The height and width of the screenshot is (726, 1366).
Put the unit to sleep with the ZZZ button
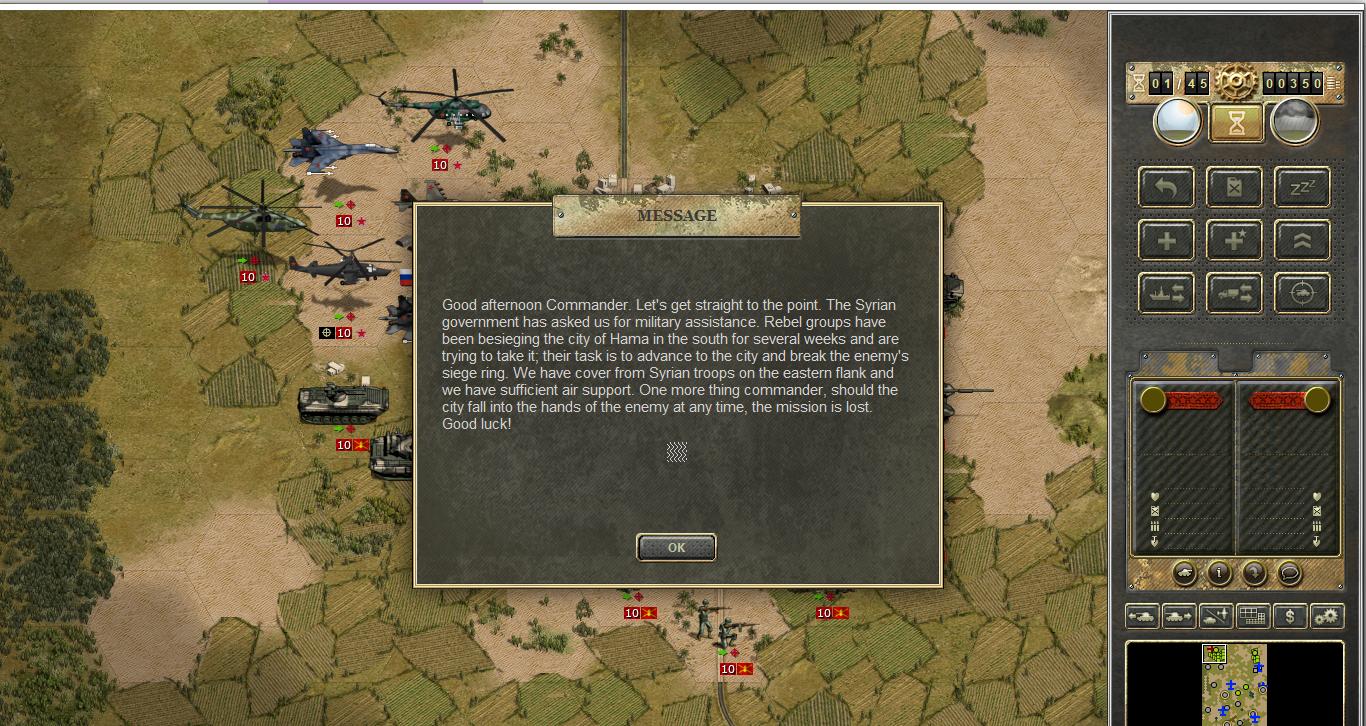[x=1302, y=187]
